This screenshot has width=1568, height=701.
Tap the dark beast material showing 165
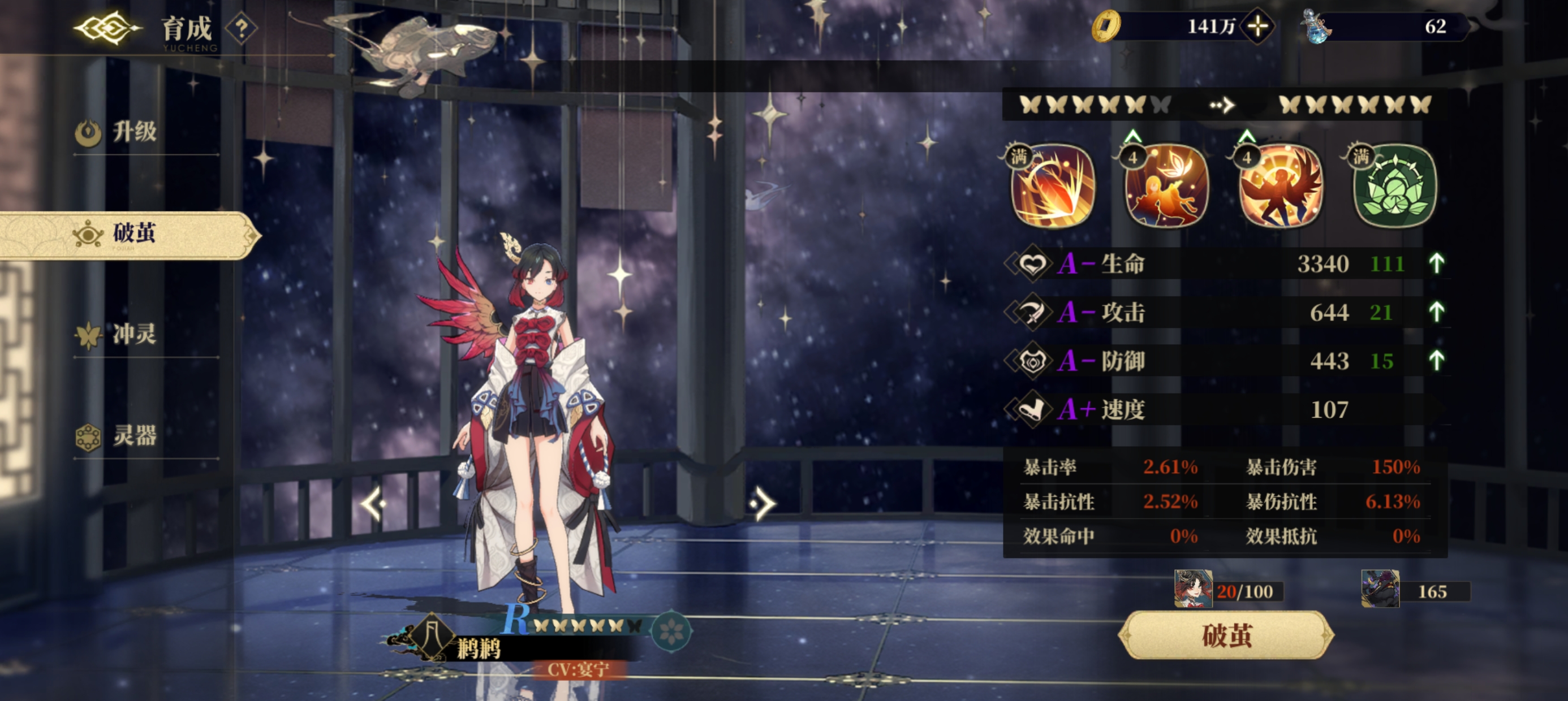click(x=1380, y=589)
